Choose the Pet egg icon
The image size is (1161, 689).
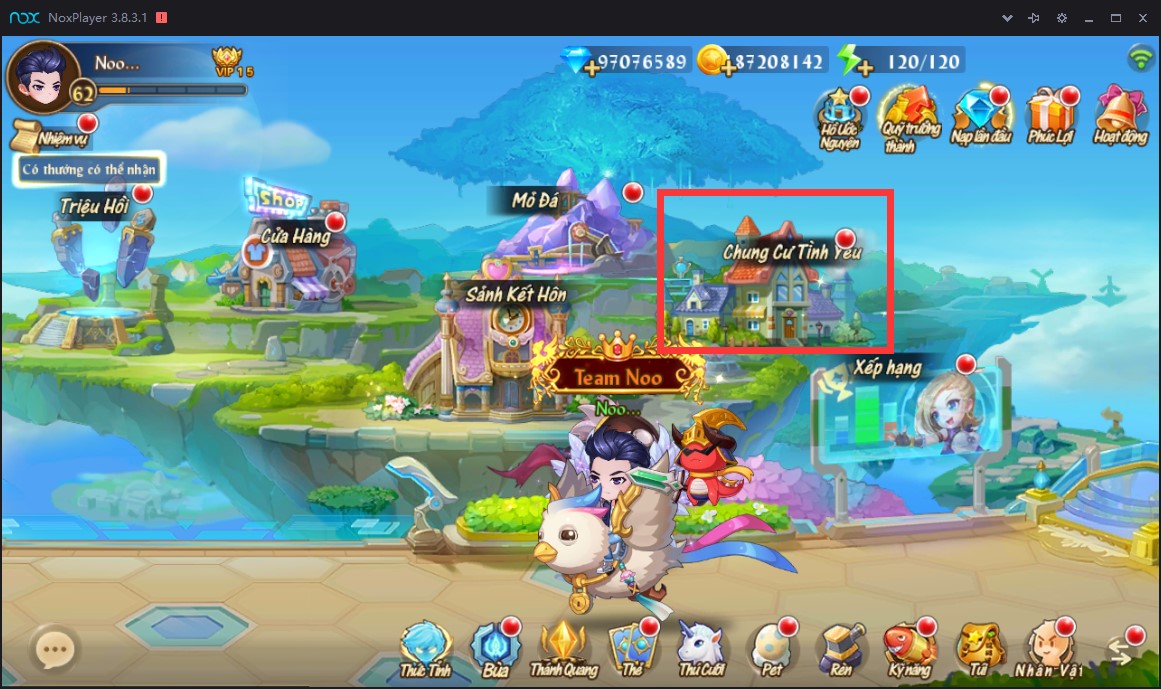[771, 648]
